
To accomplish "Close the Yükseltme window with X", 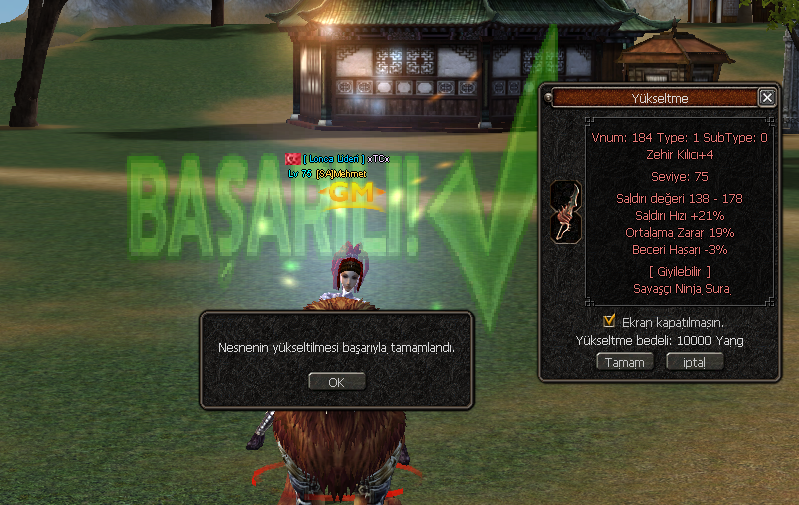I will click(767, 98).
